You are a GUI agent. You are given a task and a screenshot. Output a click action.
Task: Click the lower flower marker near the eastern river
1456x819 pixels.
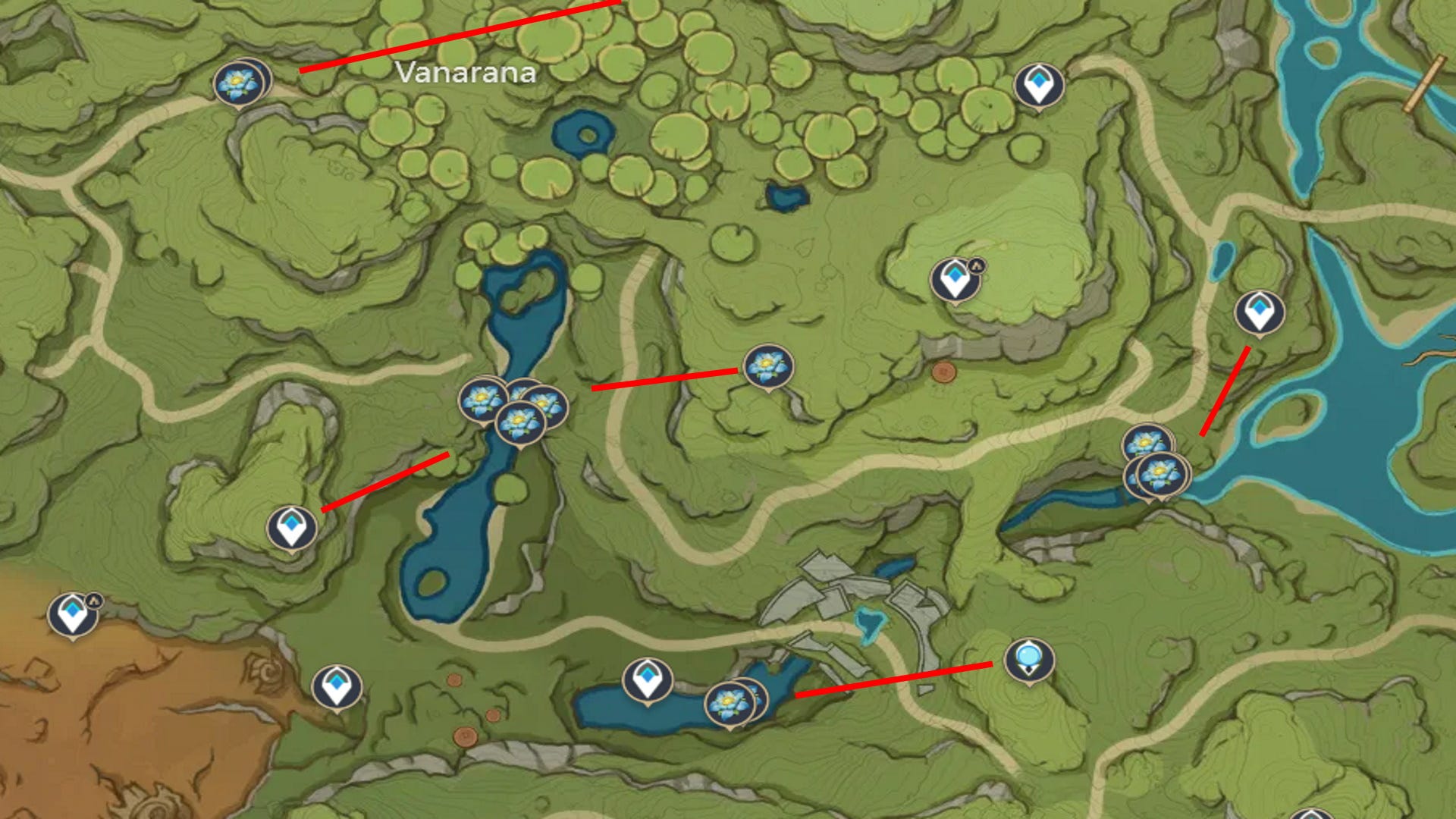(1159, 473)
